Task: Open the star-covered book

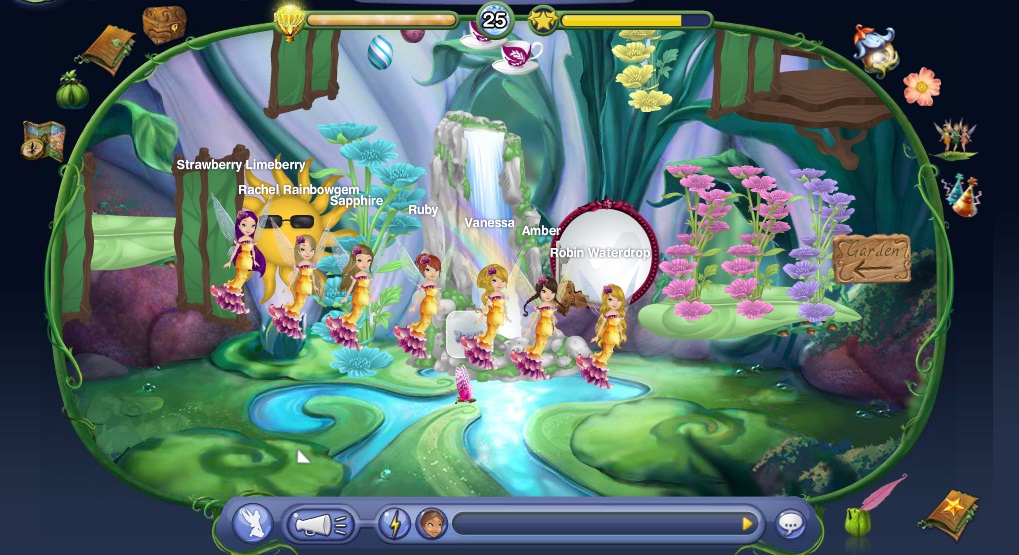Action: point(950,513)
